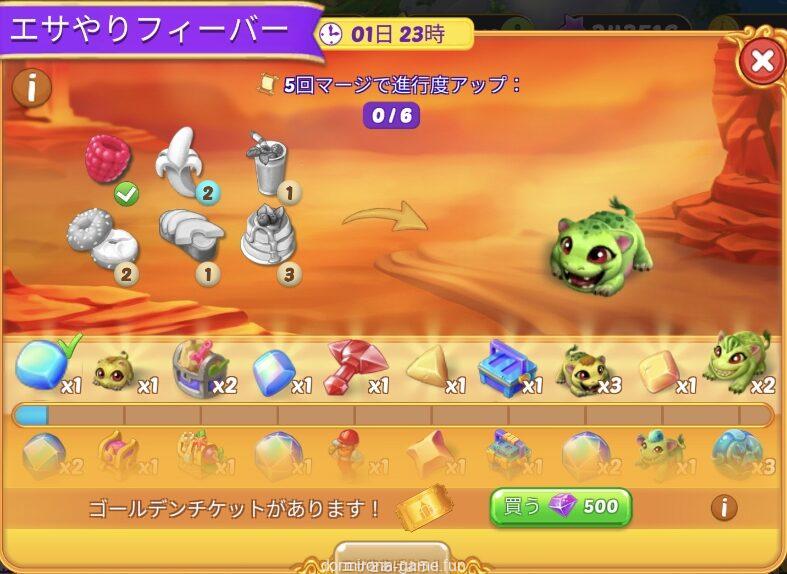
Task: Select the blue treasure chest reward
Action: coord(507,367)
